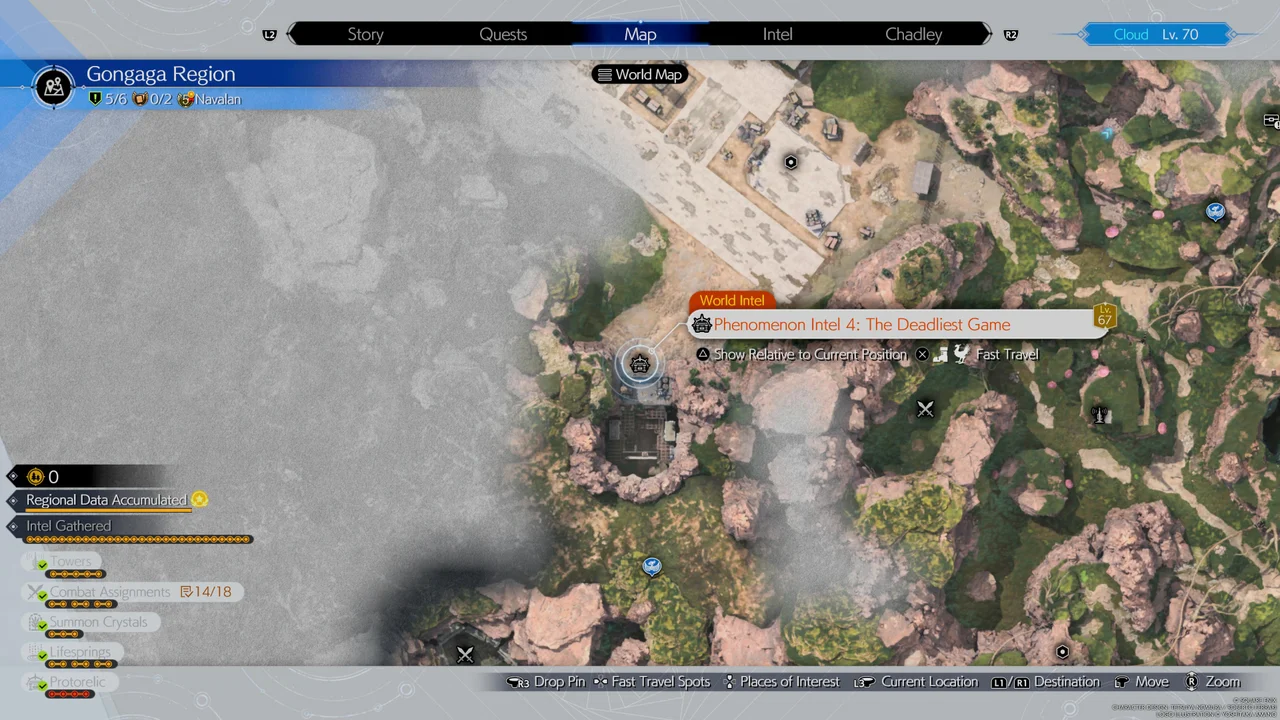Select the Towers intel entry
Screen dimensions: 1280x720
70,562
